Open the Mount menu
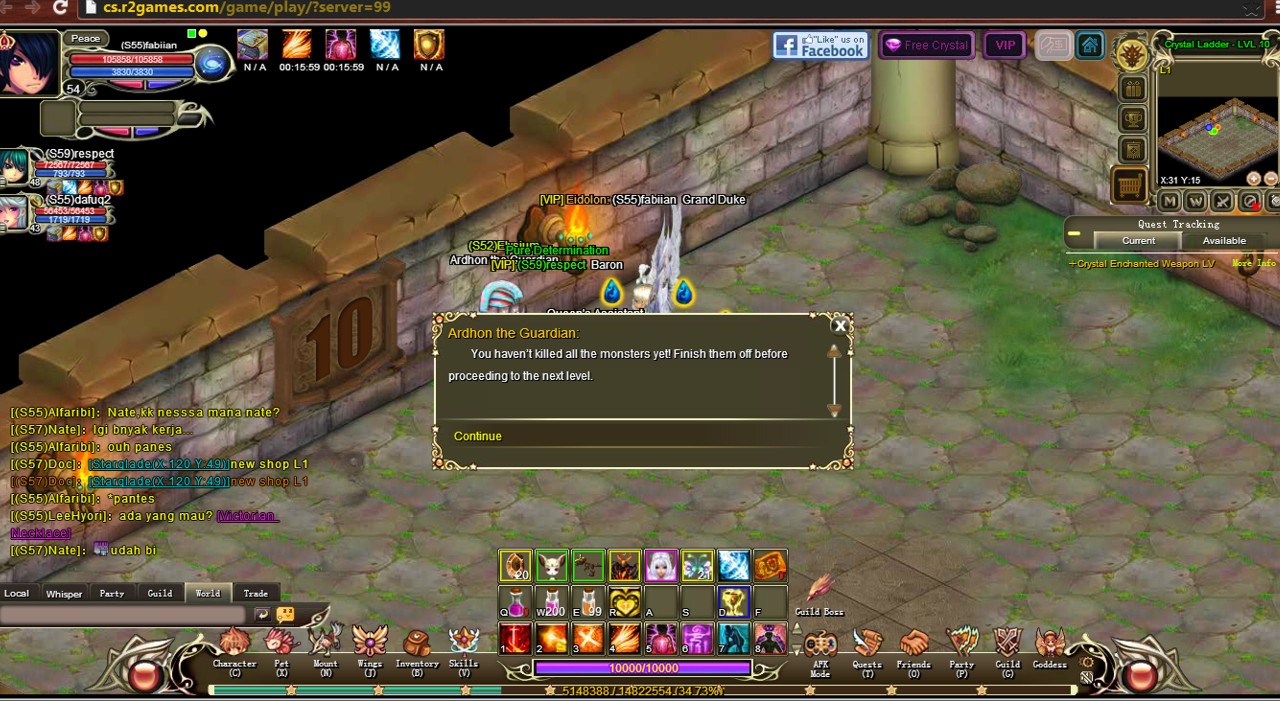This screenshot has height=701, width=1280. coord(326,646)
